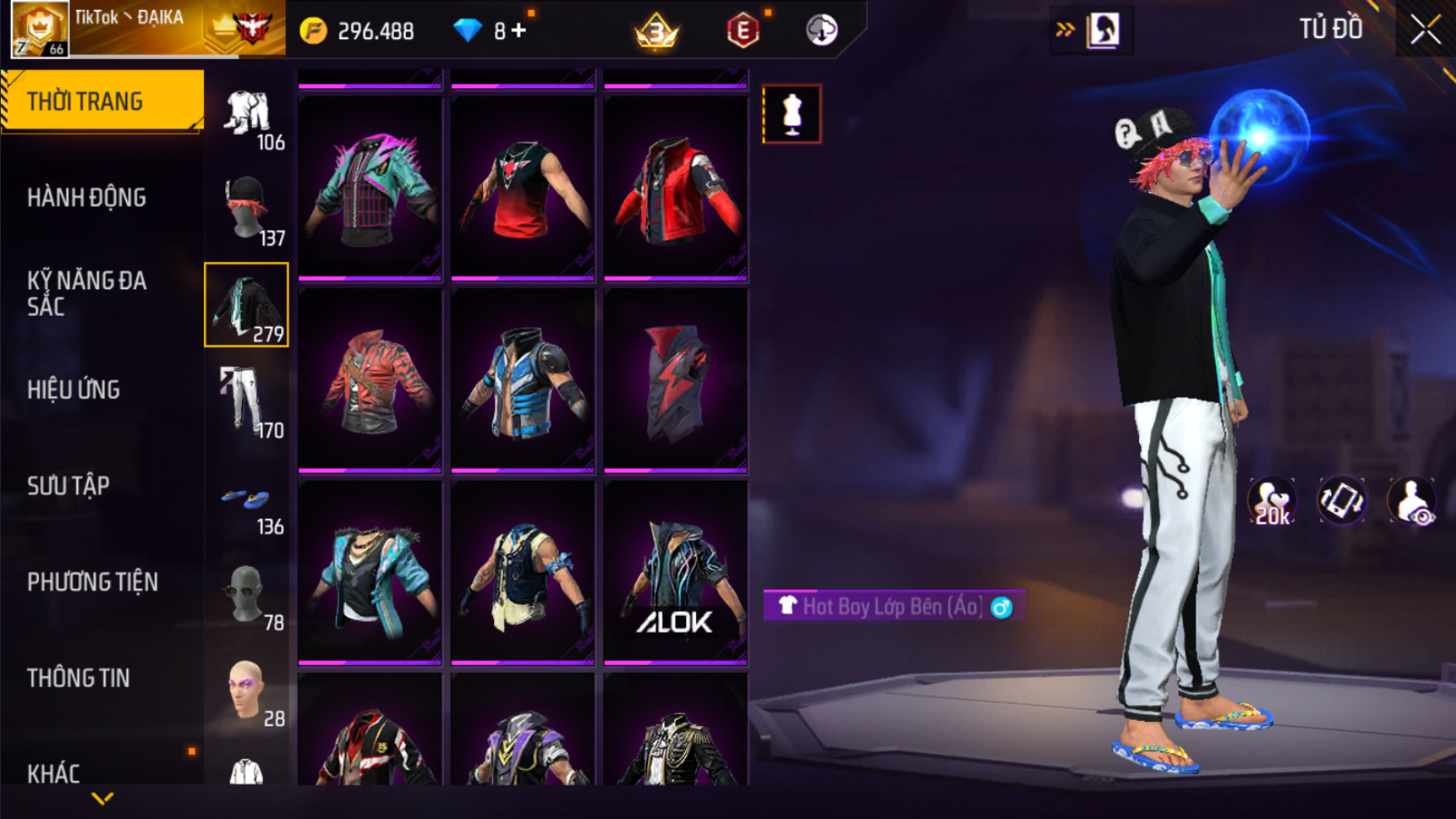The image size is (1456, 819).
Task: Open the Hiệu Ứng section
Action: tap(74, 390)
